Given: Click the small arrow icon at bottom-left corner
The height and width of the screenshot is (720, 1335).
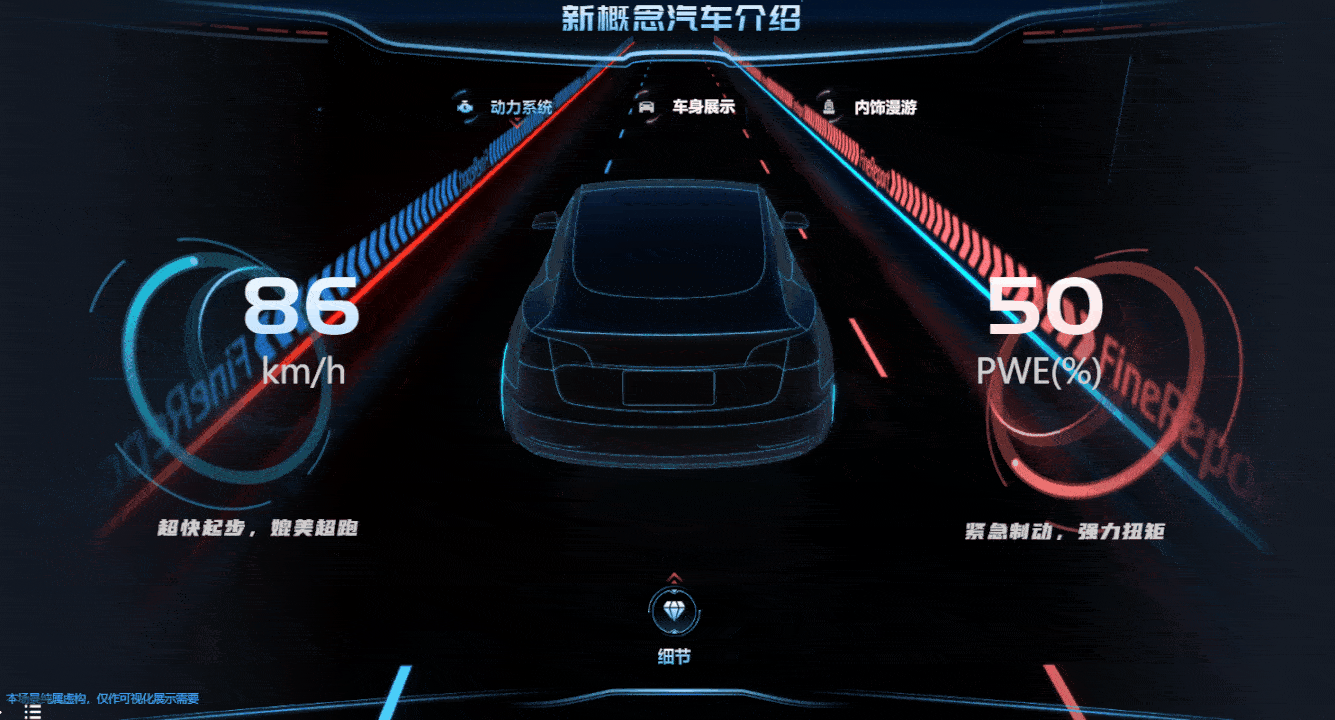Looking at the screenshot, I should [x=2, y=711].
